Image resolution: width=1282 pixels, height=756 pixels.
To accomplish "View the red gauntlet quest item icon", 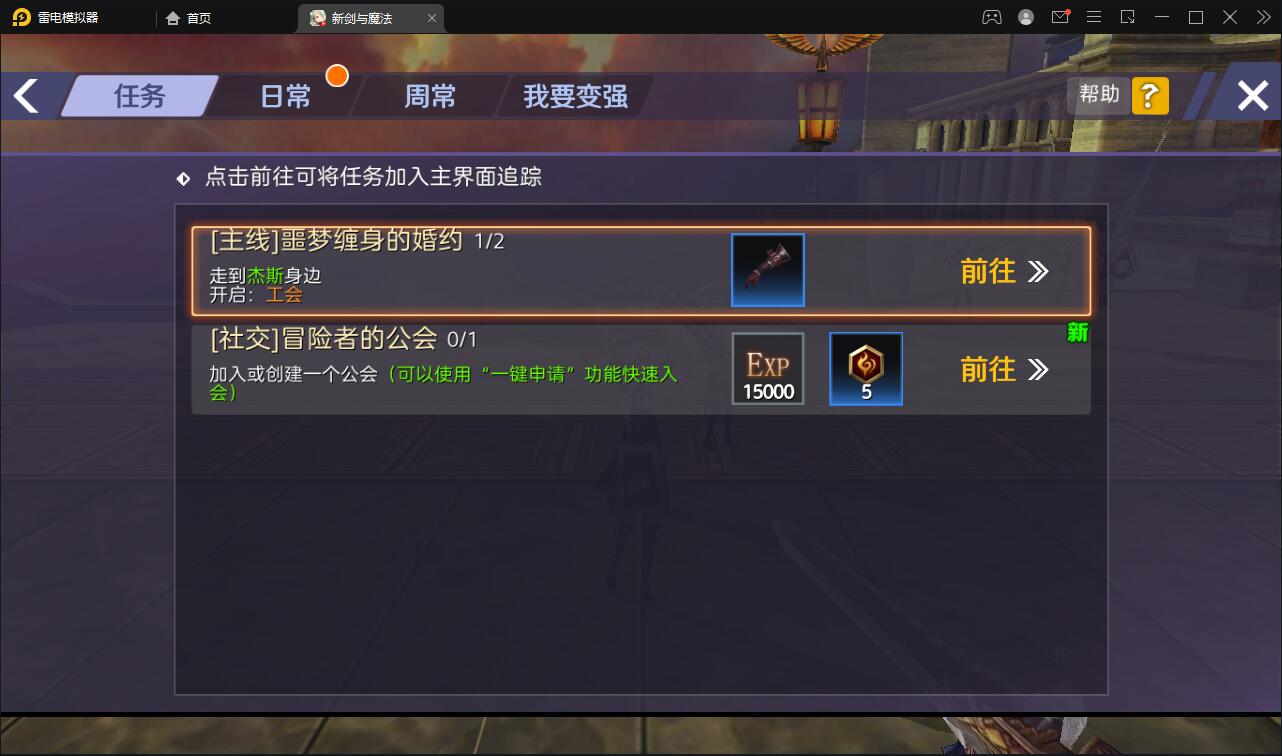I will pyautogui.click(x=767, y=269).
